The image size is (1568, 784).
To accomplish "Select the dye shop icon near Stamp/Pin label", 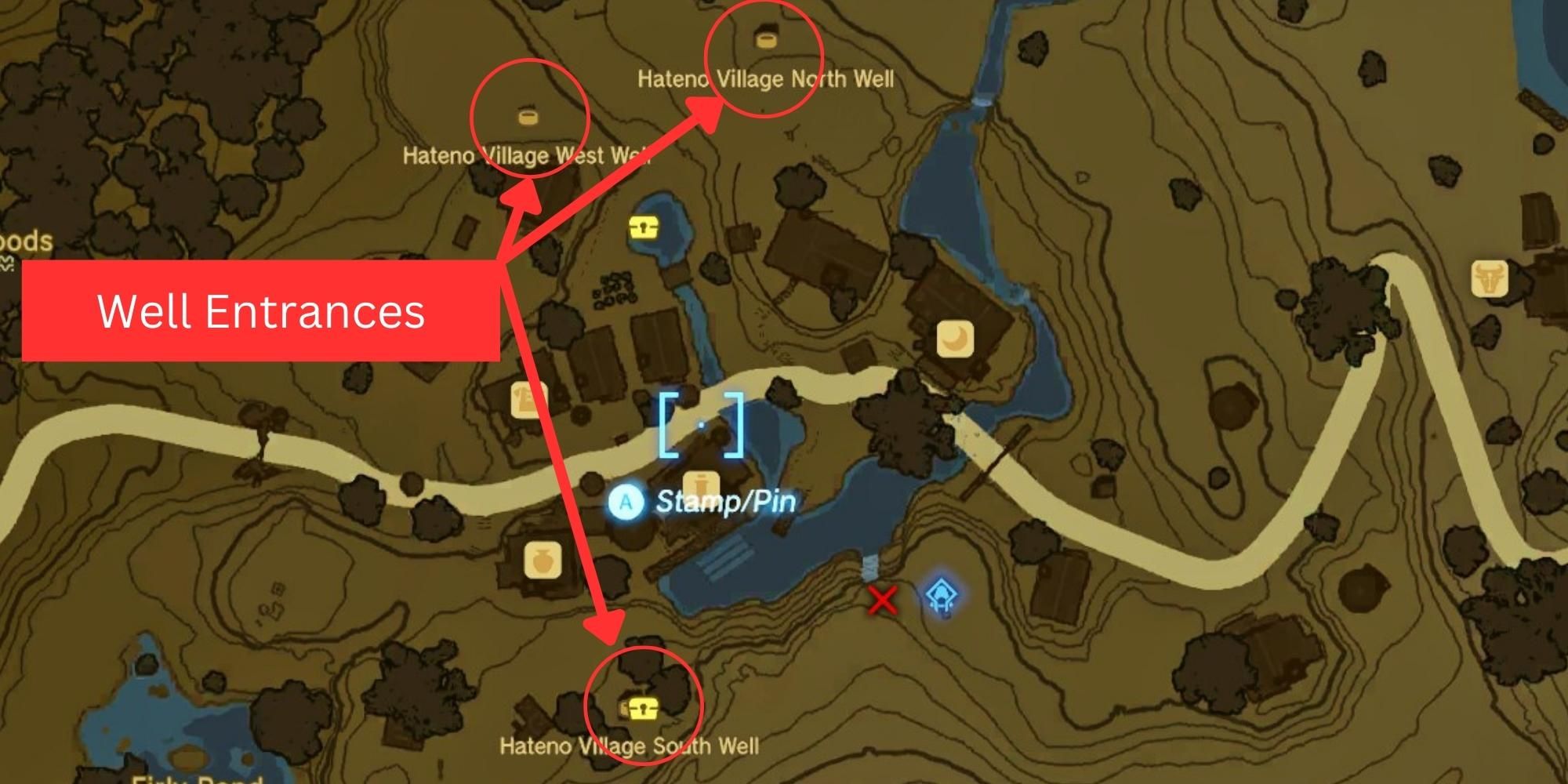I will click(703, 485).
